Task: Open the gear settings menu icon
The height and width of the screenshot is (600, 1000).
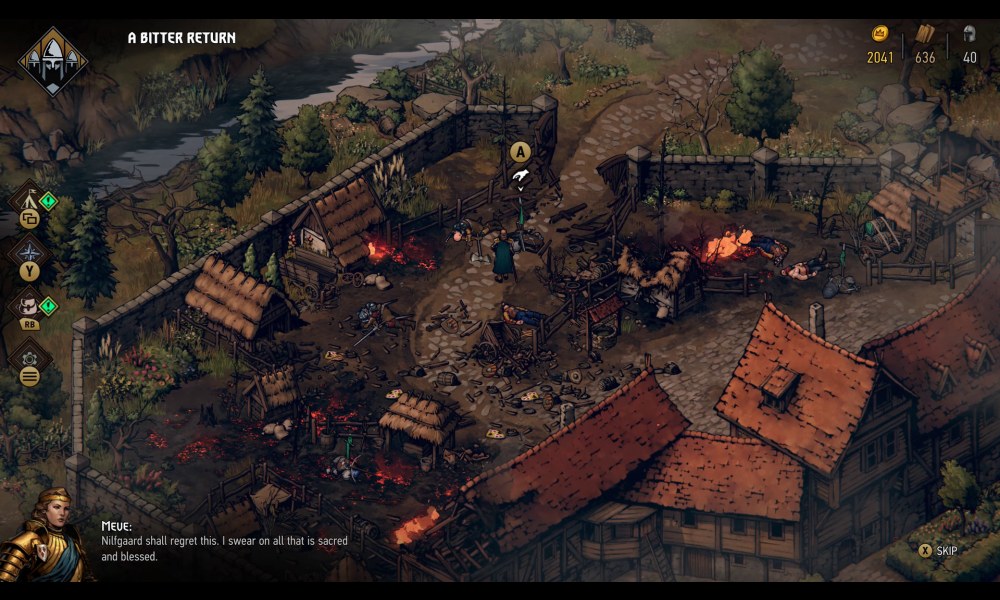Action: pyautogui.click(x=29, y=357)
